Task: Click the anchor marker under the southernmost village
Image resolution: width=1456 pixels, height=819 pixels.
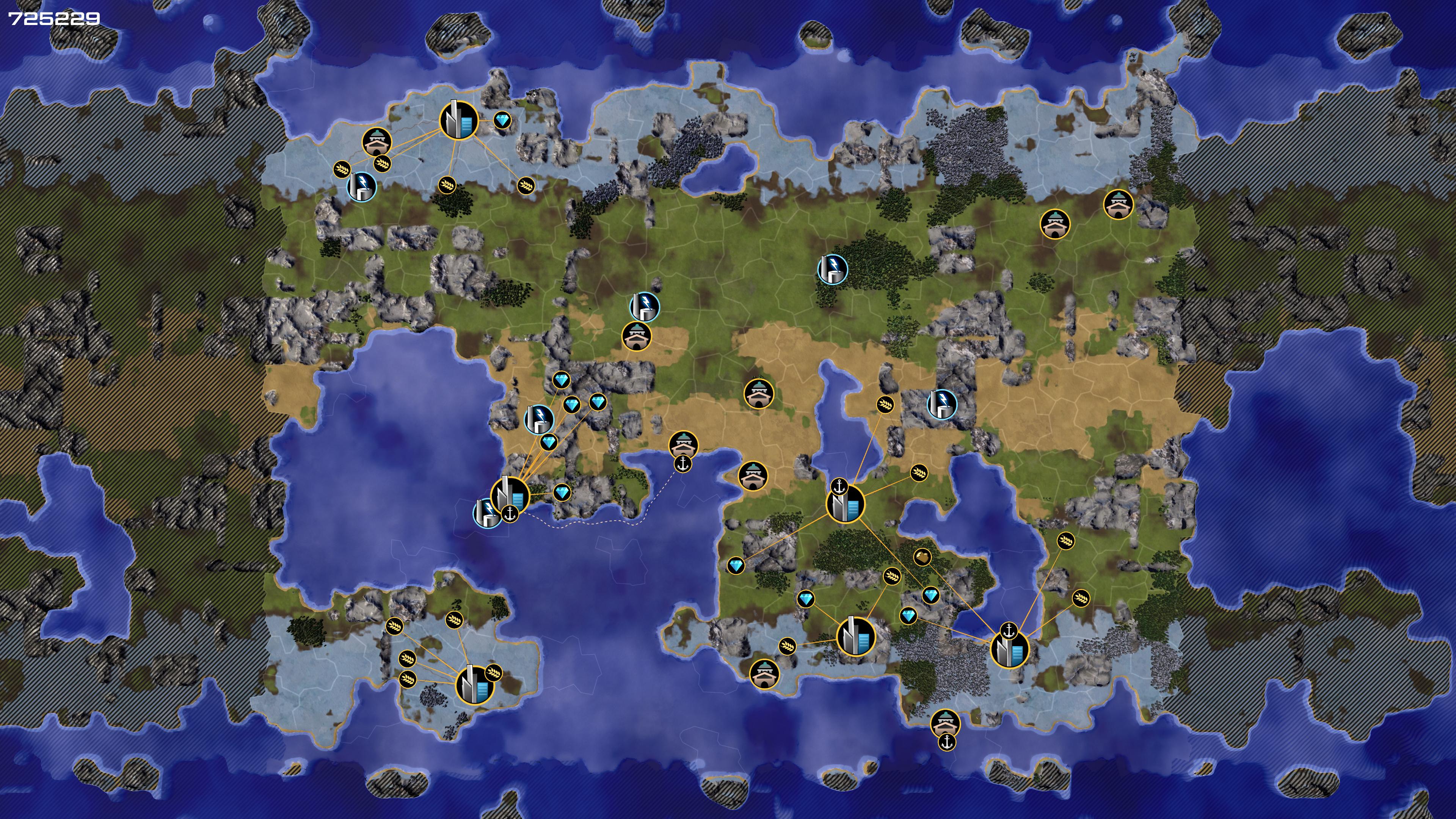Action: click(947, 742)
